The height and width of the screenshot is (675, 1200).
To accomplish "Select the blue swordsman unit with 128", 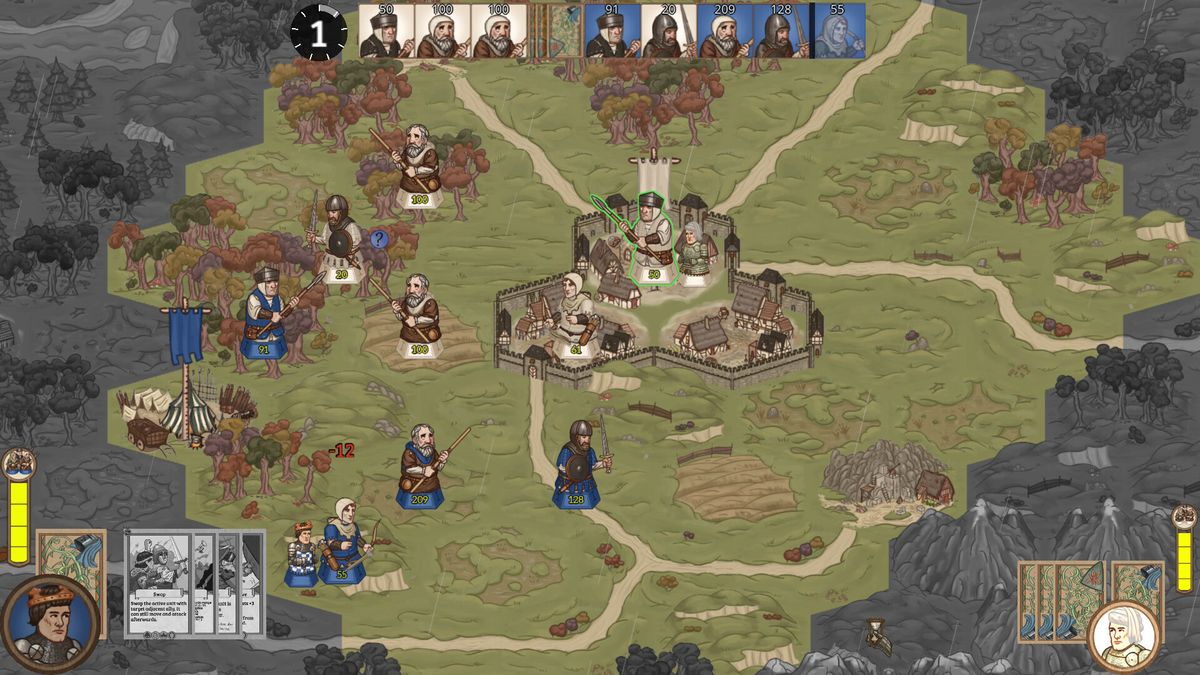I will coord(580,462).
